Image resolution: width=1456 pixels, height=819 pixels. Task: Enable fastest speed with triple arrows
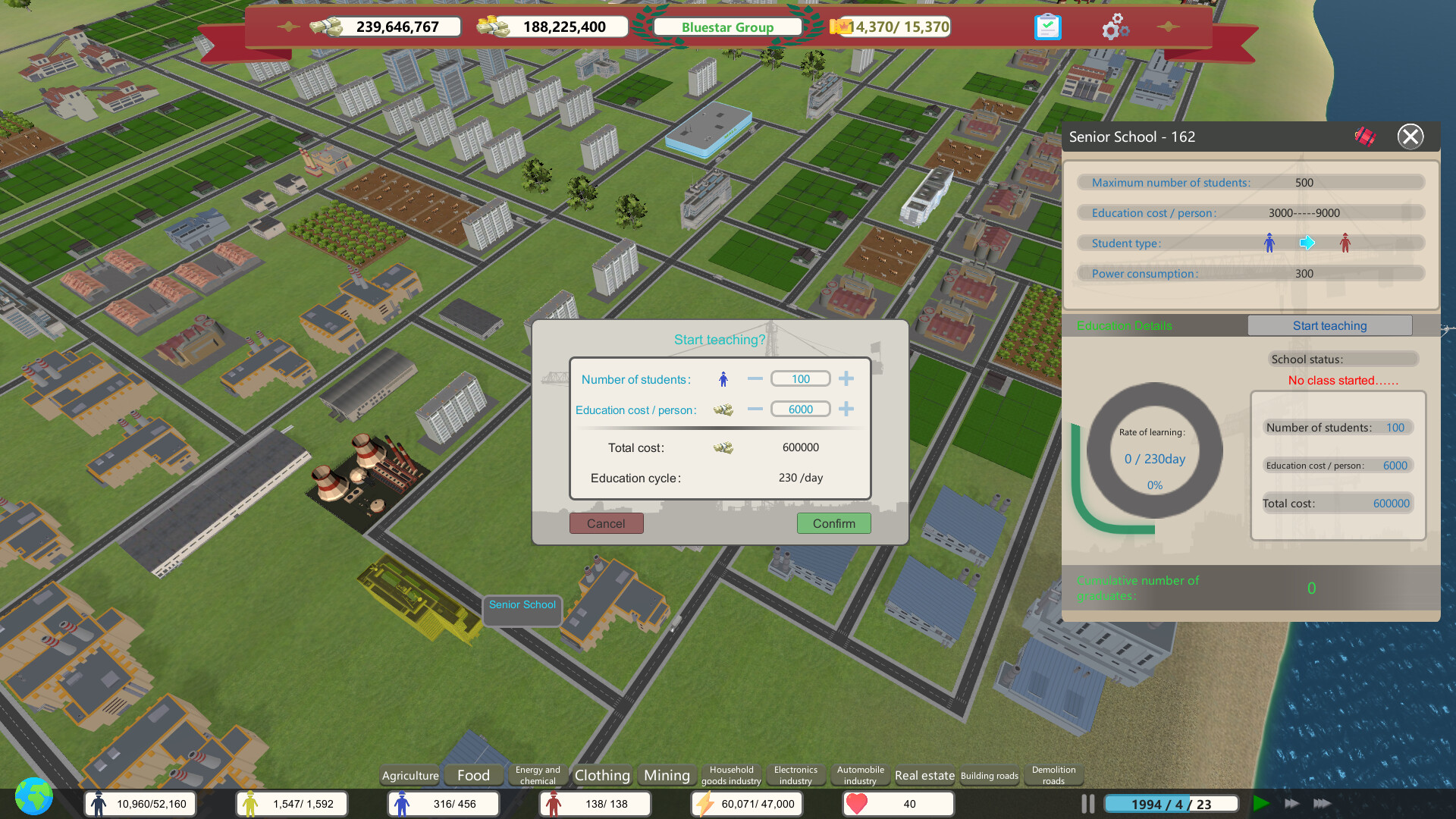[x=1322, y=804]
